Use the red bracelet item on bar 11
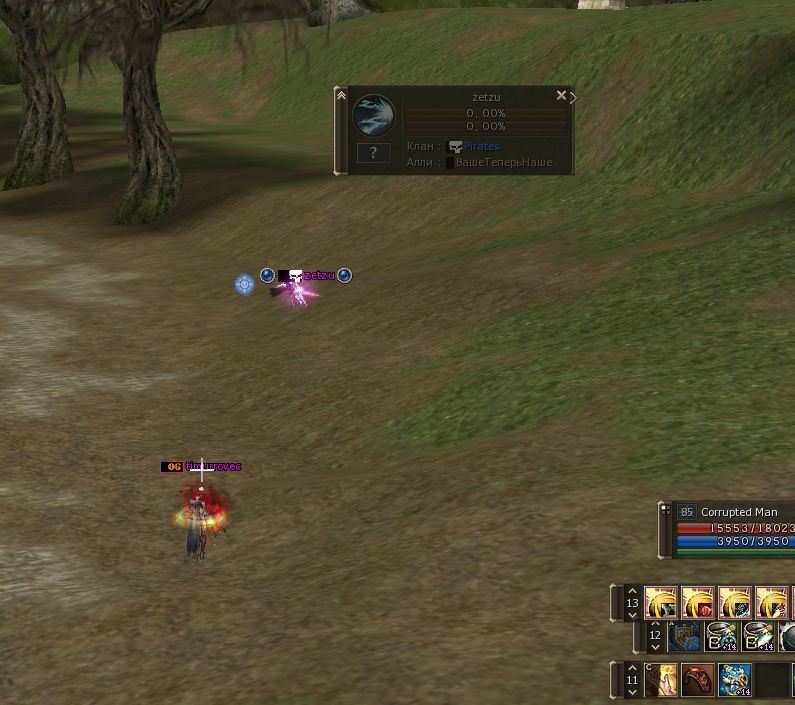 click(x=698, y=680)
